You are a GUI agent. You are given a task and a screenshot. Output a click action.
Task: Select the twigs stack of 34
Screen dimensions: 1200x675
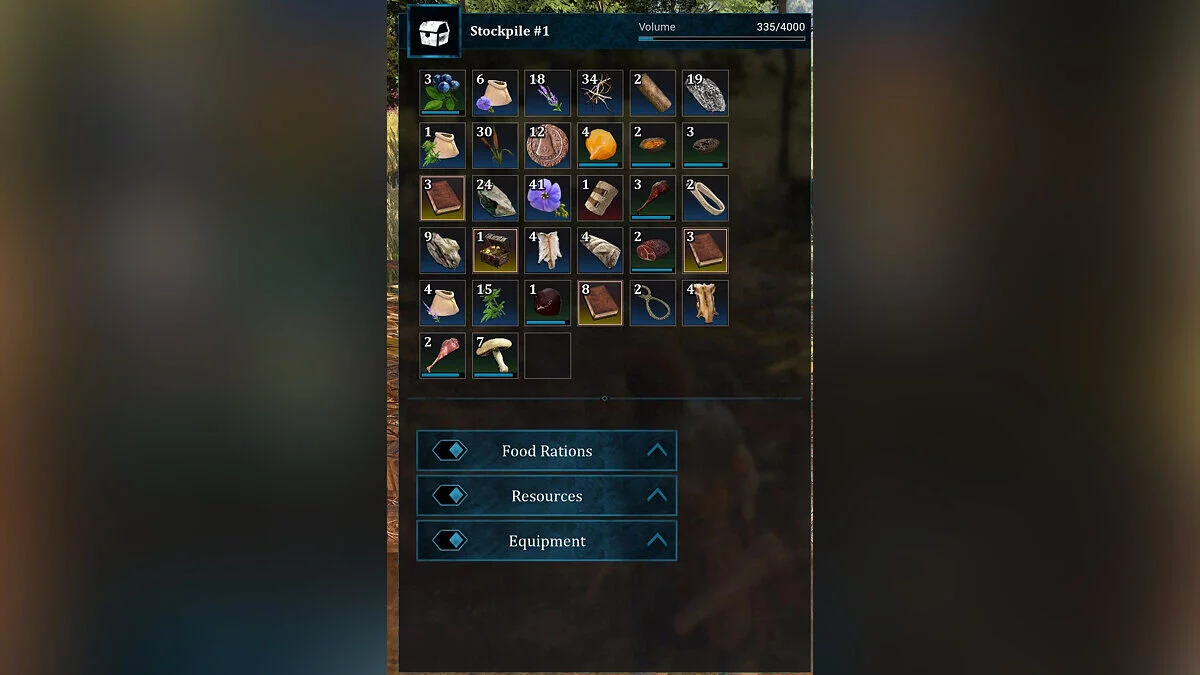[x=600, y=93]
